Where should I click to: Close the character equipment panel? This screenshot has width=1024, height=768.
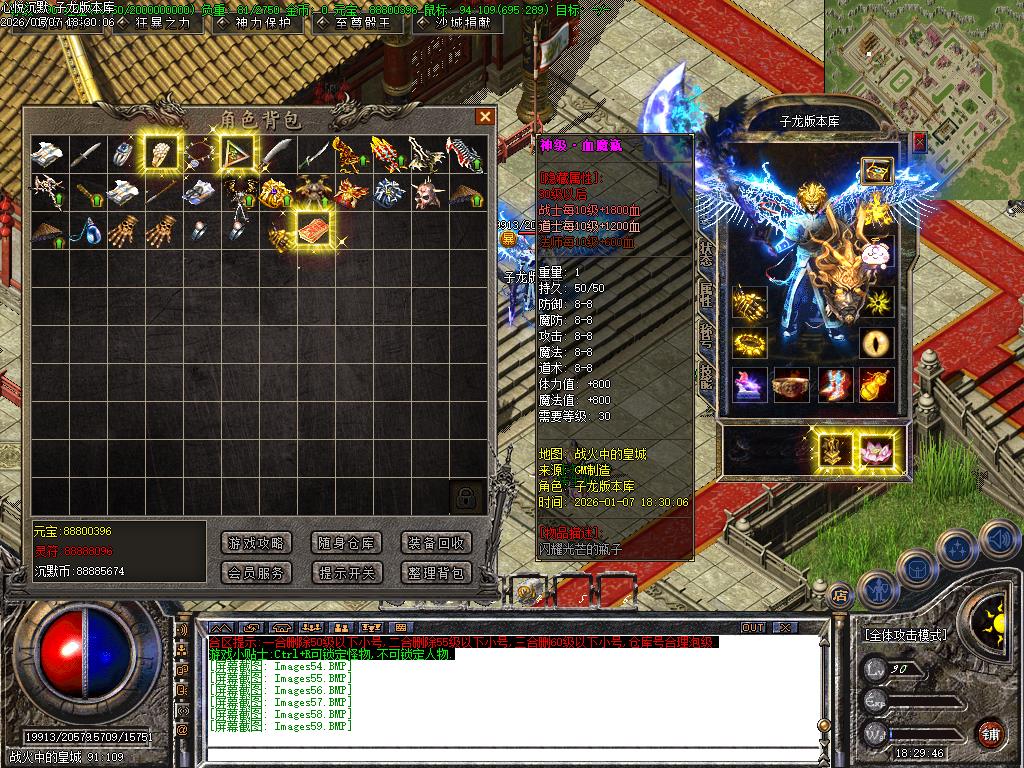(x=919, y=142)
